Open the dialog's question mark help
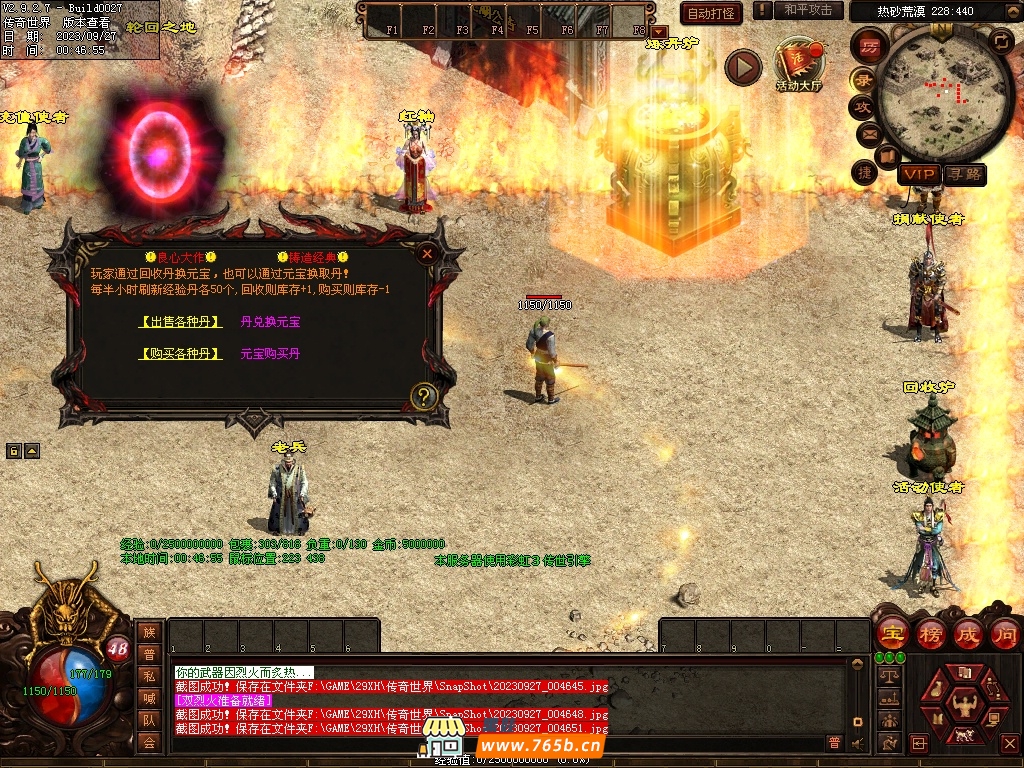The image size is (1024, 768). pos(424,396)
